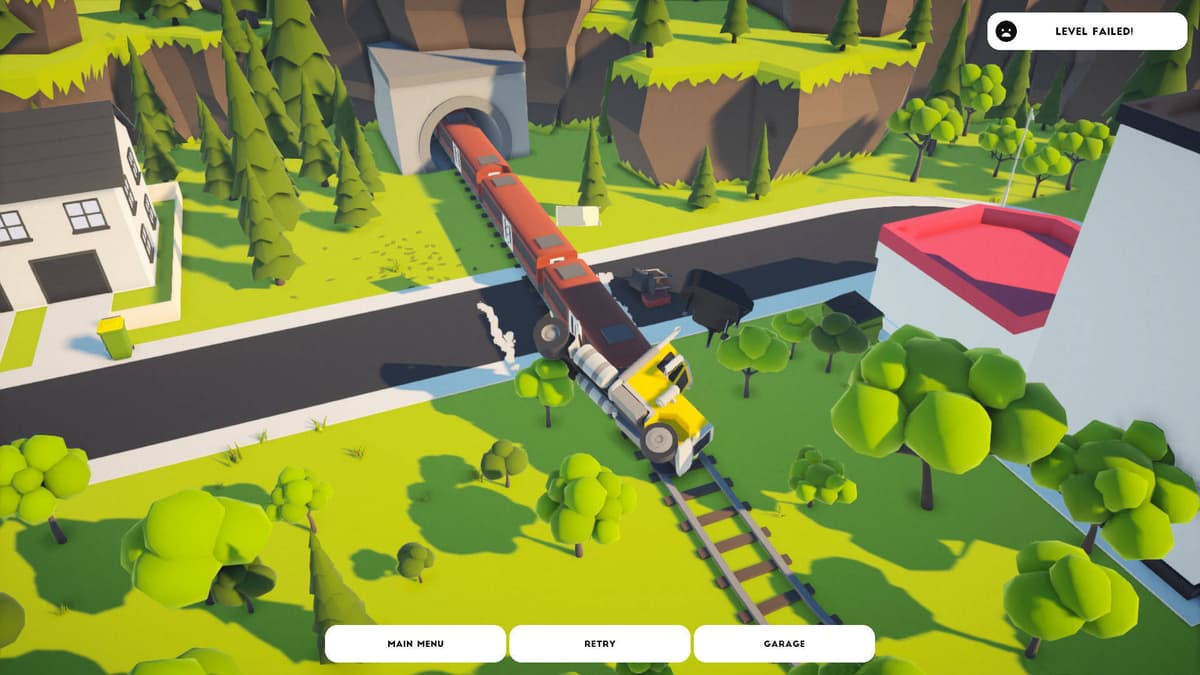Return to the Main Menu
The image size is (1200, 675).
click(415, 643)
